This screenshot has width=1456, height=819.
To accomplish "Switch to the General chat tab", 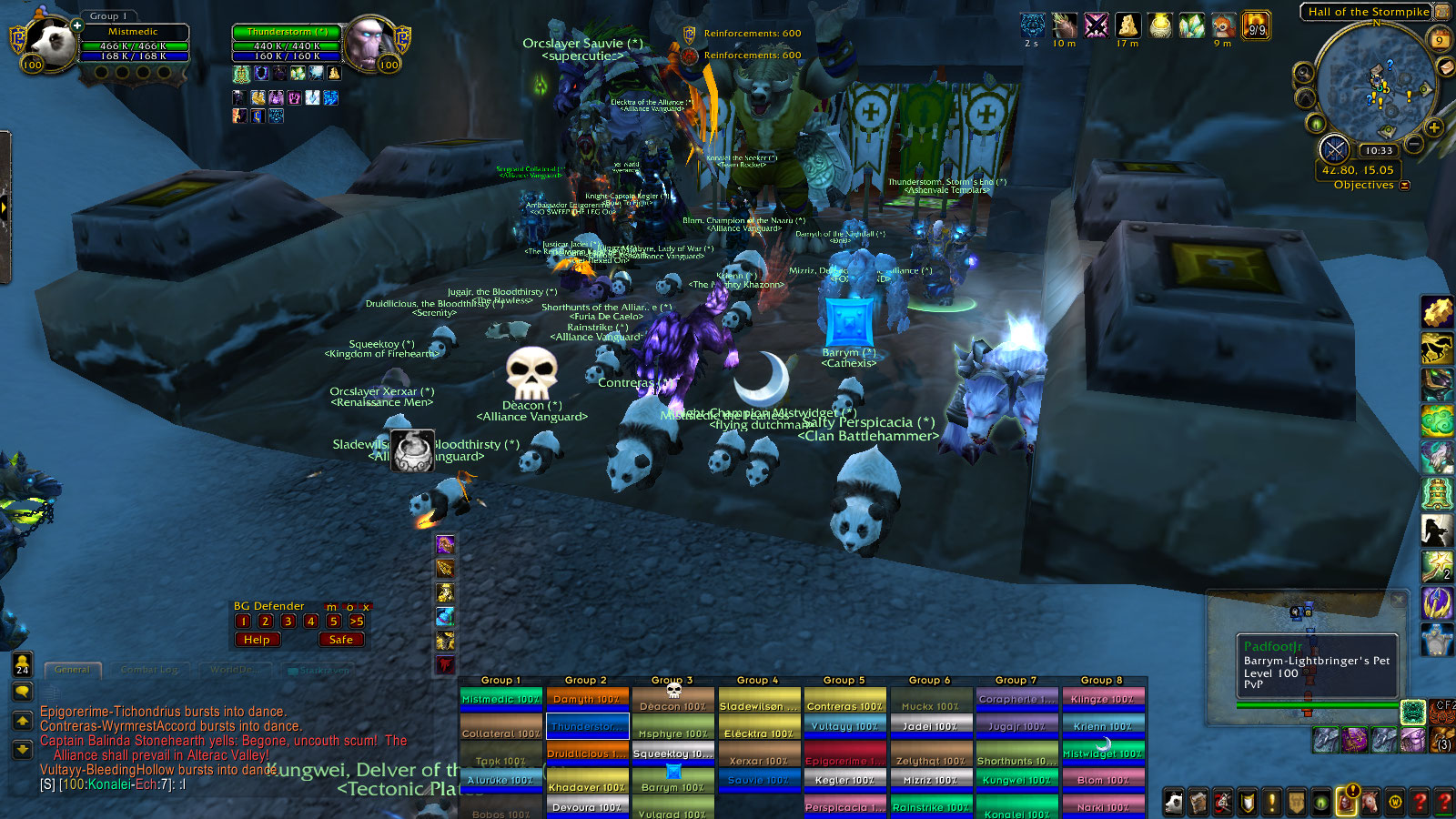I will tap(72, 670).
